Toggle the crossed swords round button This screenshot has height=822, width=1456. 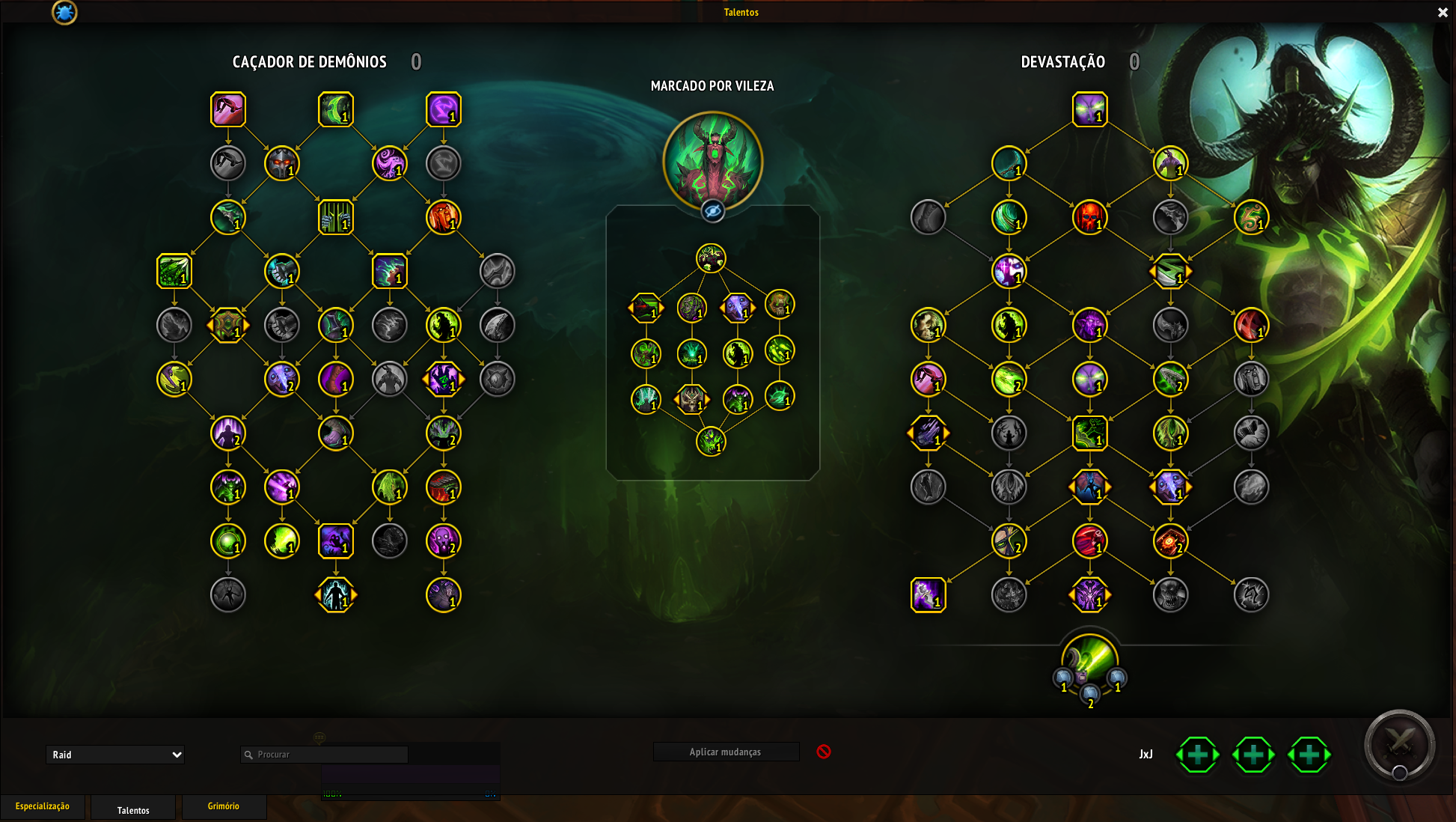pos(1399,745)
